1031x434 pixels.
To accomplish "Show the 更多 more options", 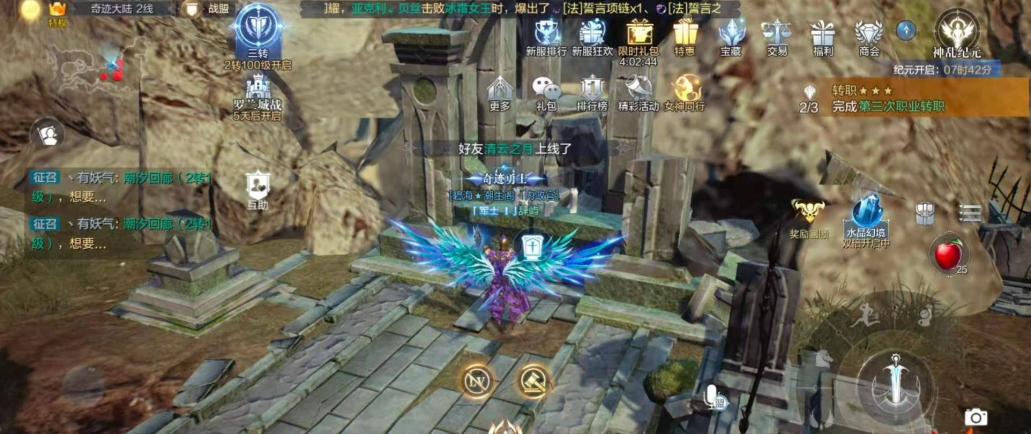I will 500,90.
